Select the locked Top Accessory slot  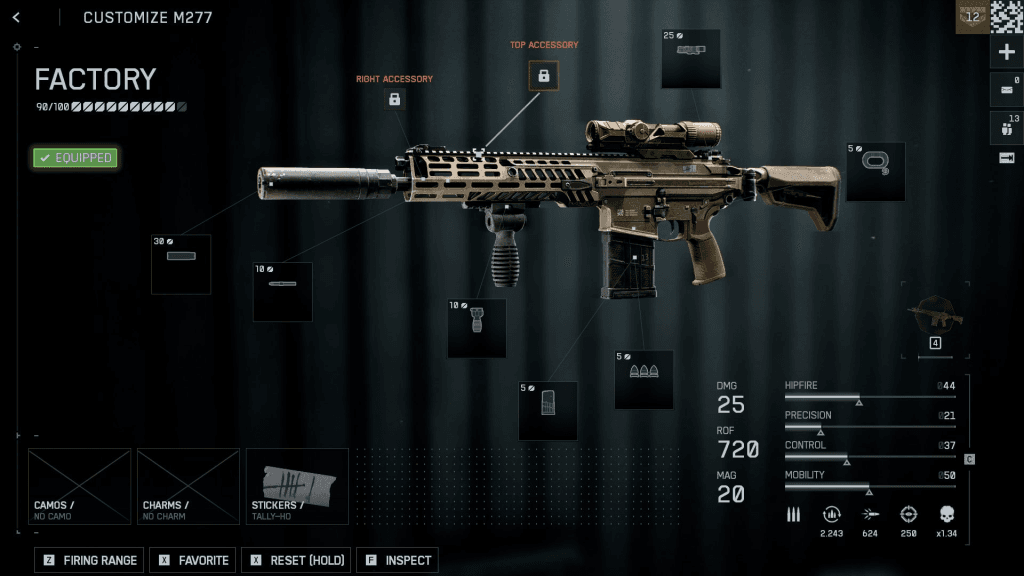(544, 76)
